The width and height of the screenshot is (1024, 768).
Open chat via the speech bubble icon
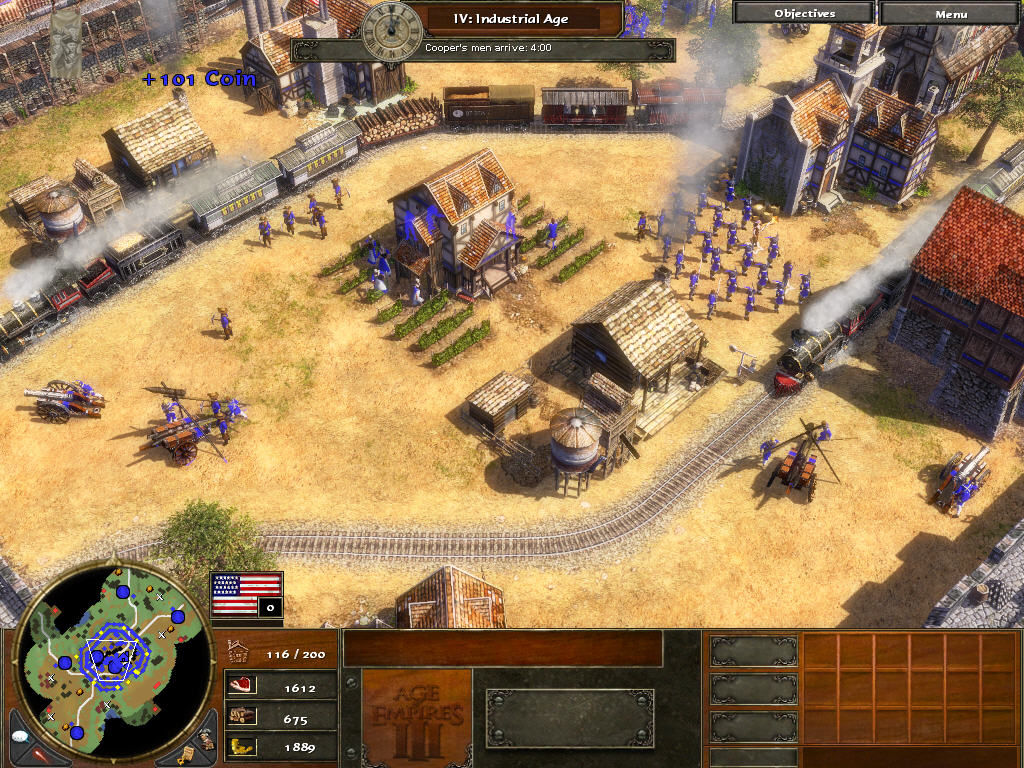click(19, 735)
